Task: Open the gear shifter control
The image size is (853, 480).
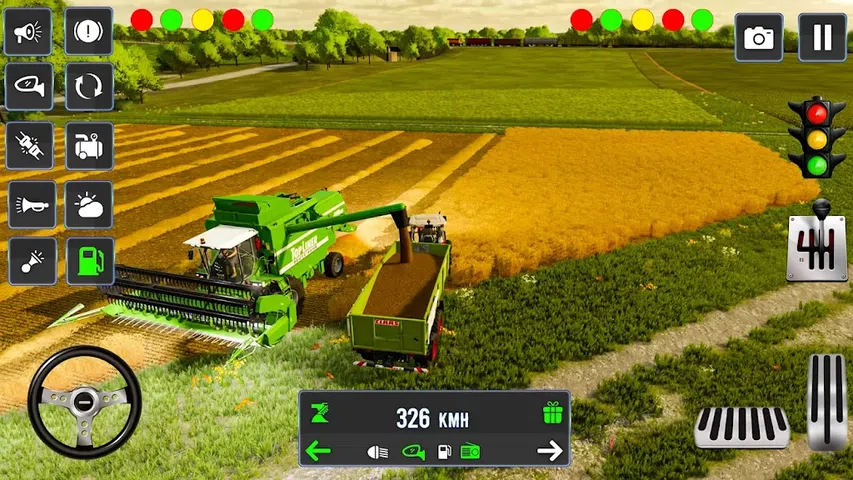Action: click(816, 242)
